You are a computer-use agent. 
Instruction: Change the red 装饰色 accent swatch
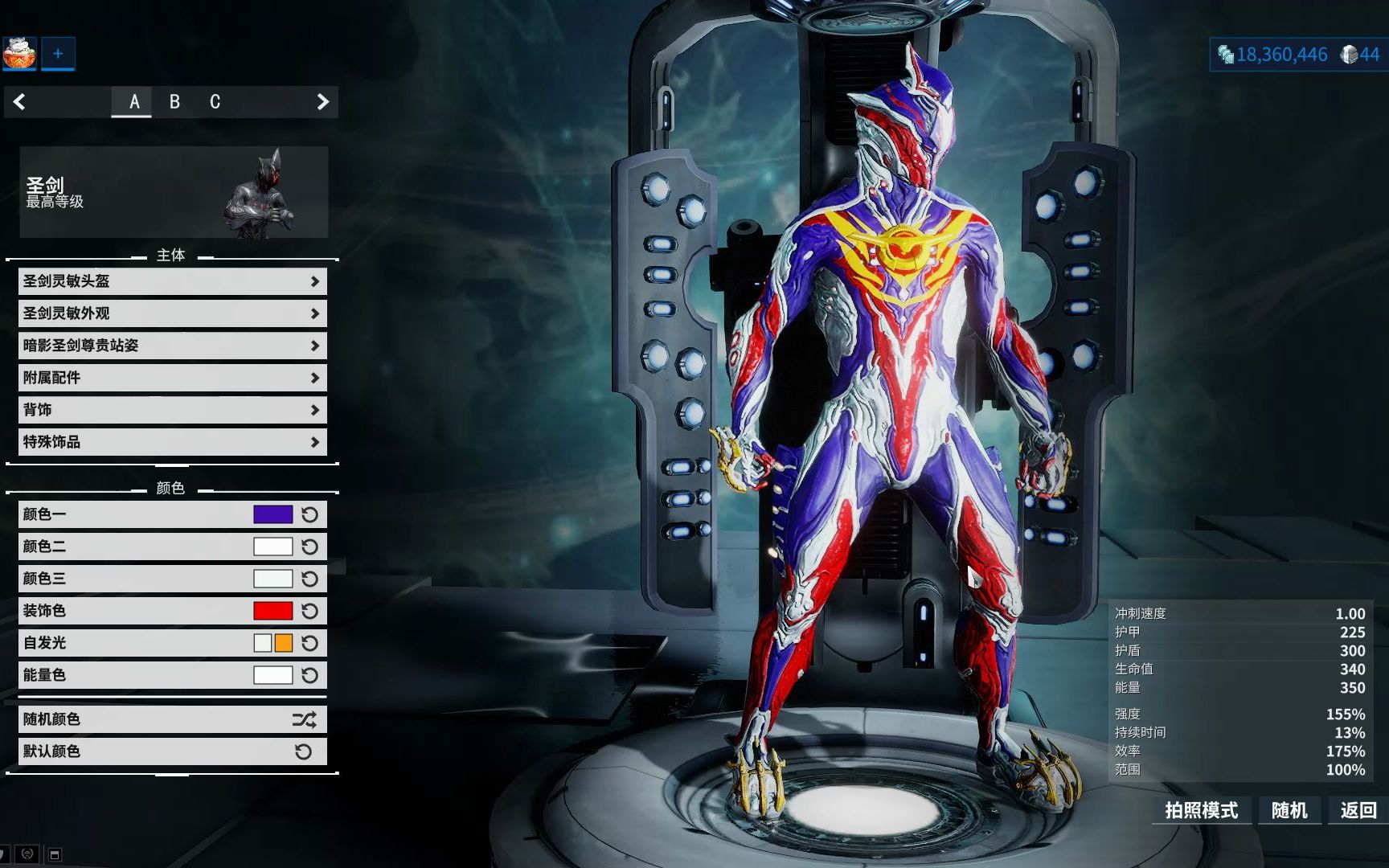pos(272,611)
